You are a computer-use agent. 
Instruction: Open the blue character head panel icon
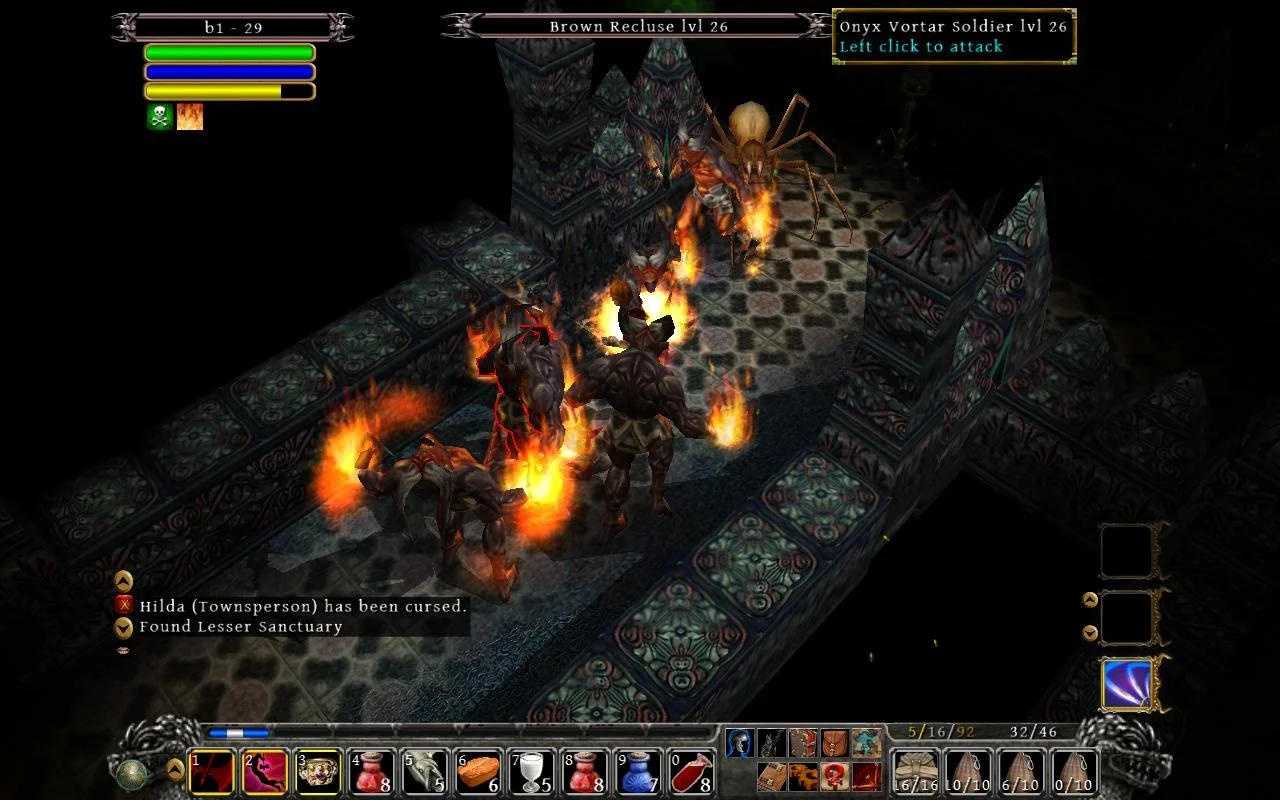741,742
